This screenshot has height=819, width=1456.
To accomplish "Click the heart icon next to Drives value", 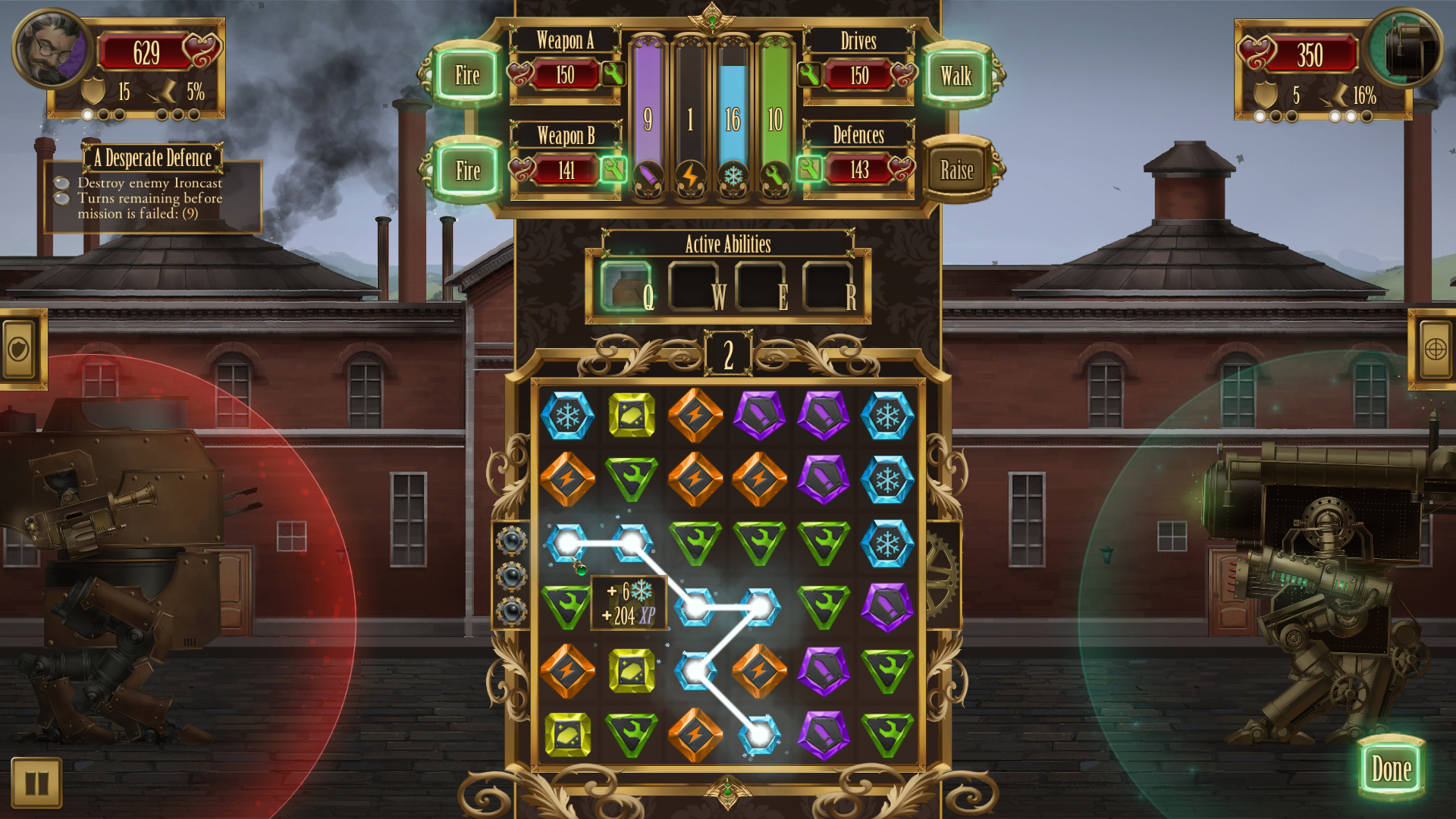I will click(902, 75).
